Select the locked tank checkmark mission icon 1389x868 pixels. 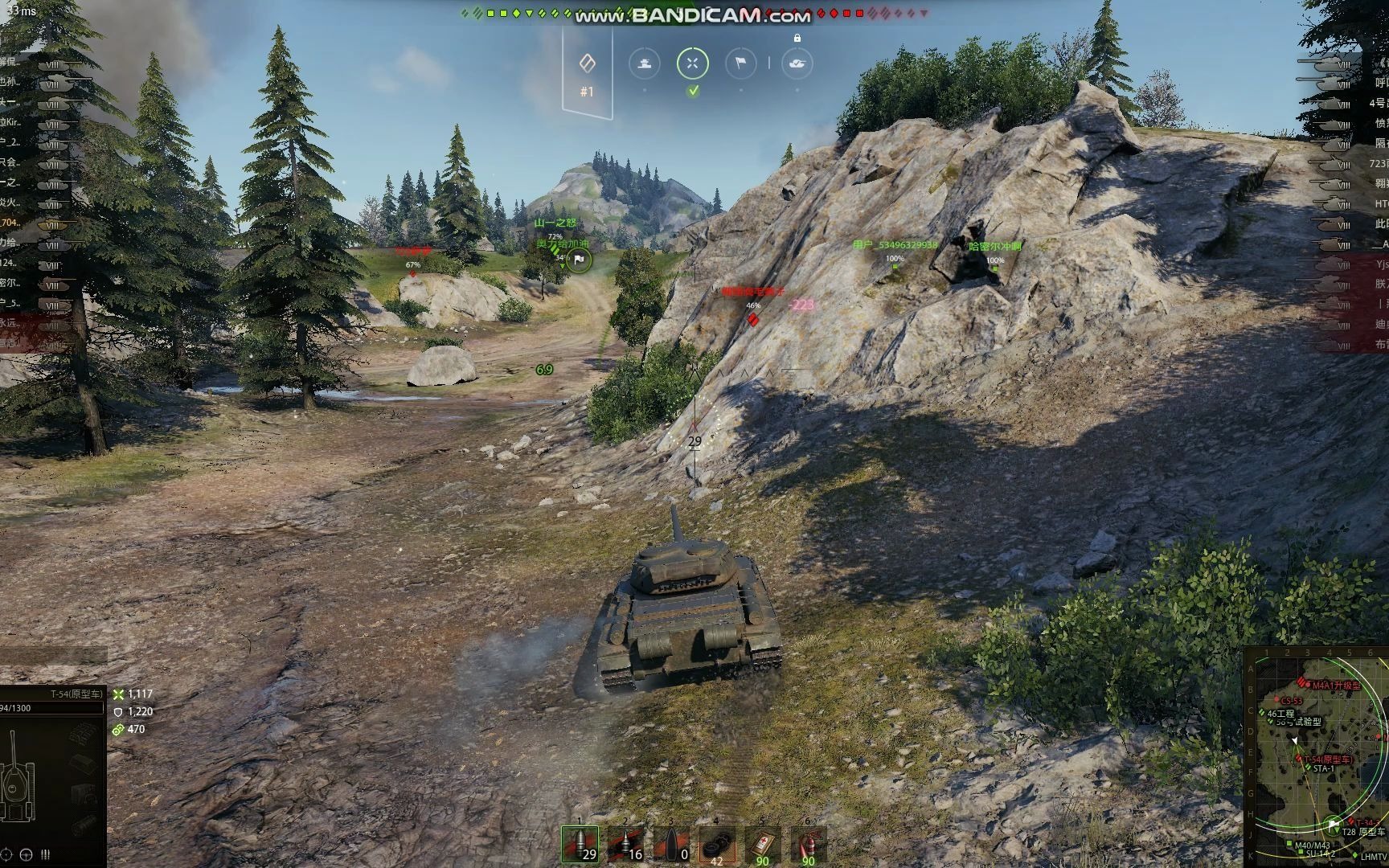click(797, 63)
